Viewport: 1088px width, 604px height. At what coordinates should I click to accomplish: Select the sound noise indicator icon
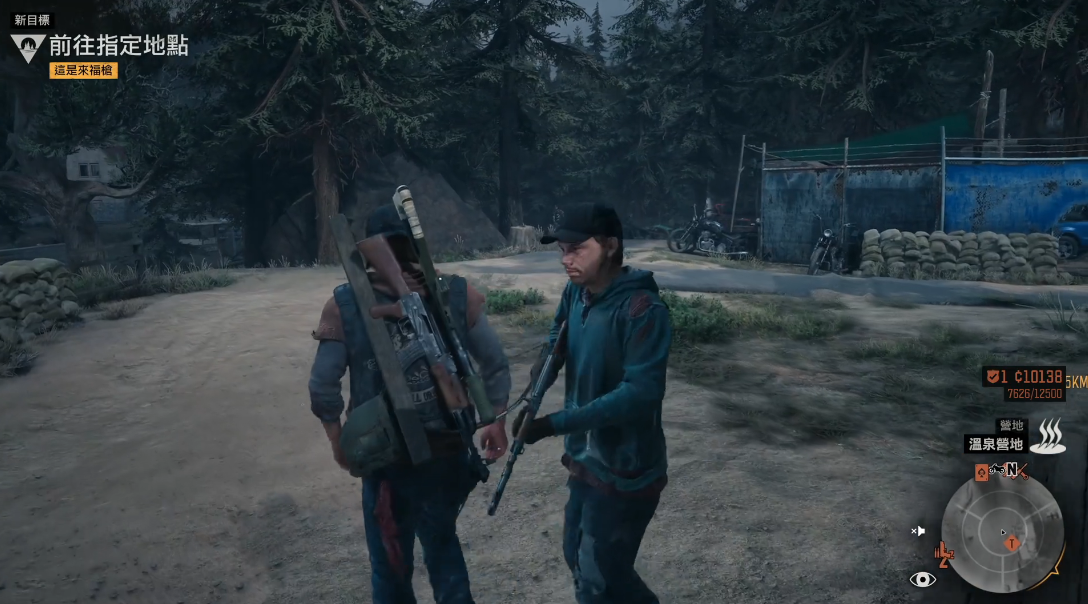[x=918, y=531]
